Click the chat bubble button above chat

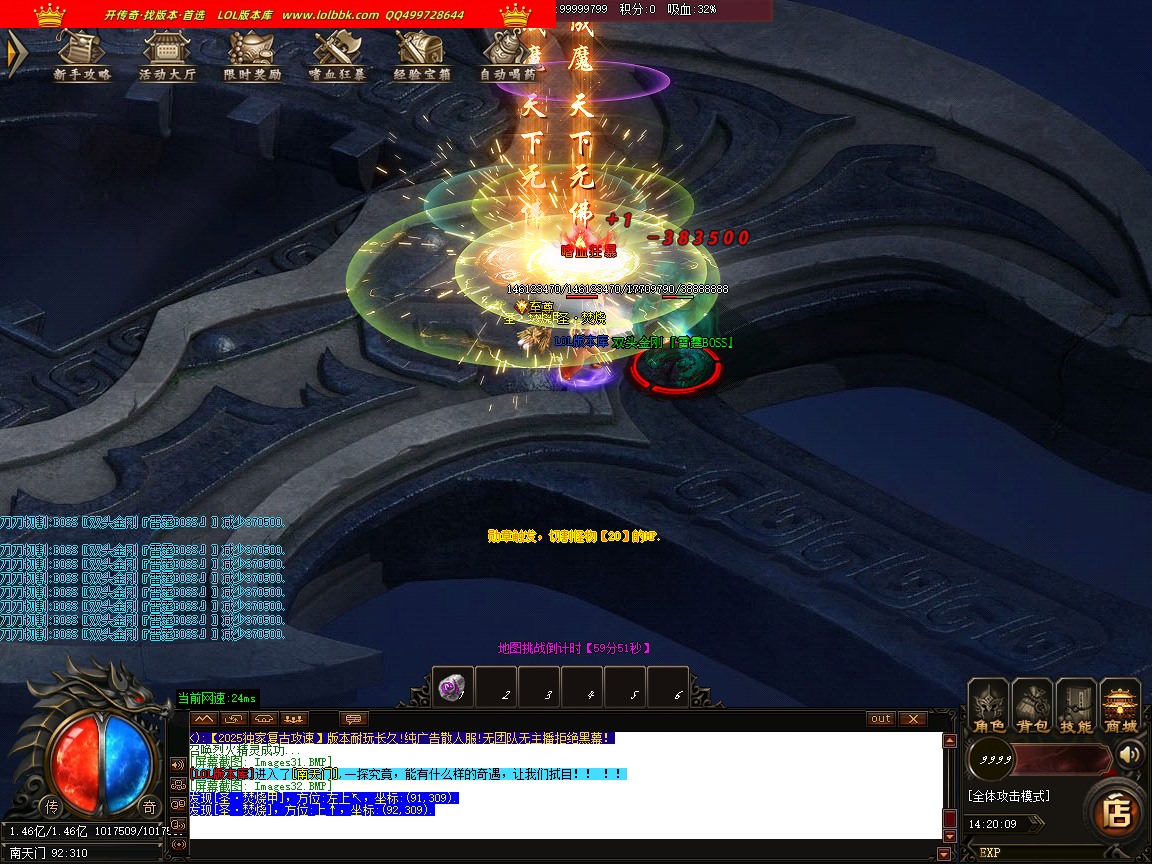(354, 718)
